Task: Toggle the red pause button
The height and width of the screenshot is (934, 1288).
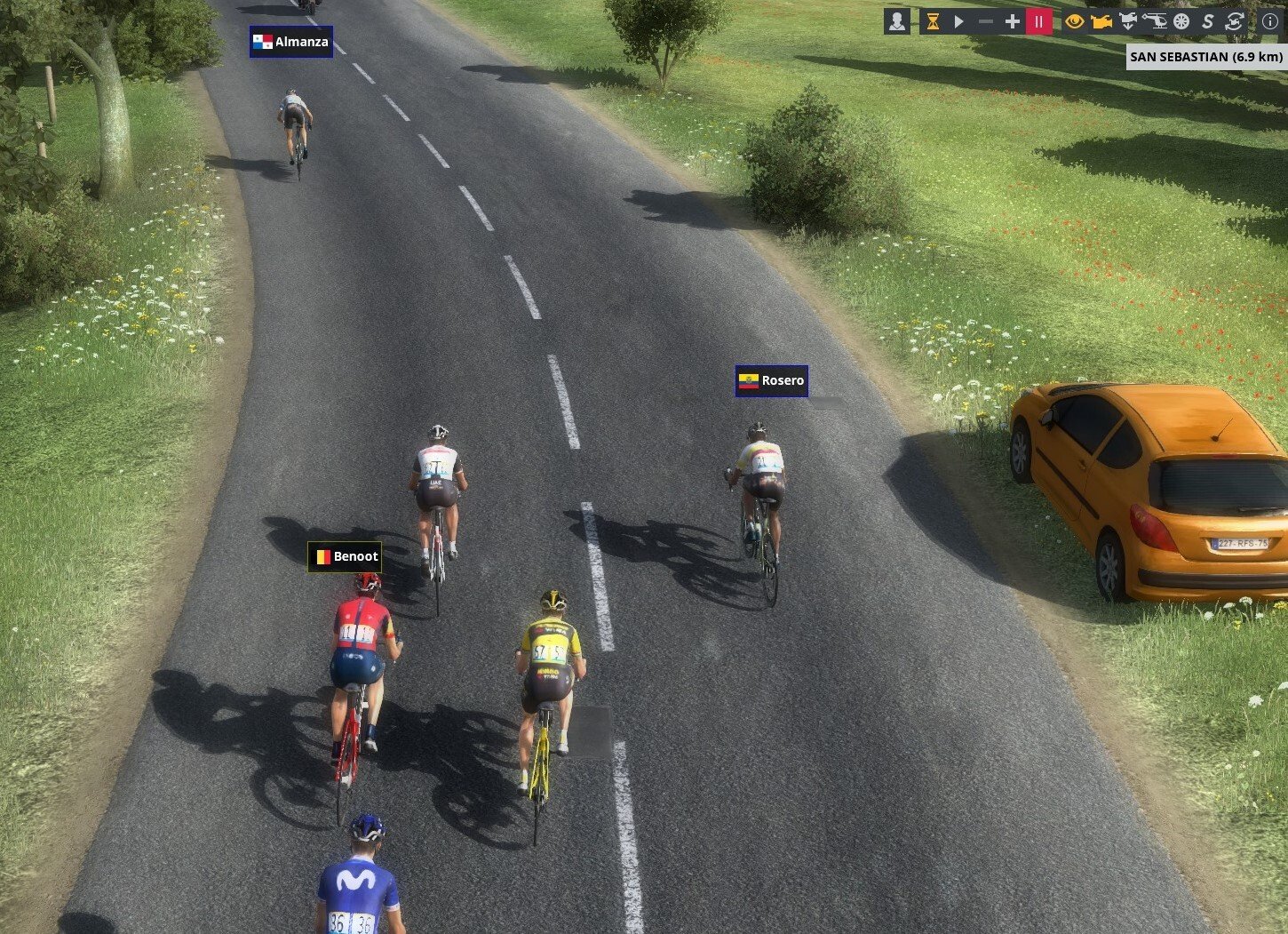Action: 1038,21
